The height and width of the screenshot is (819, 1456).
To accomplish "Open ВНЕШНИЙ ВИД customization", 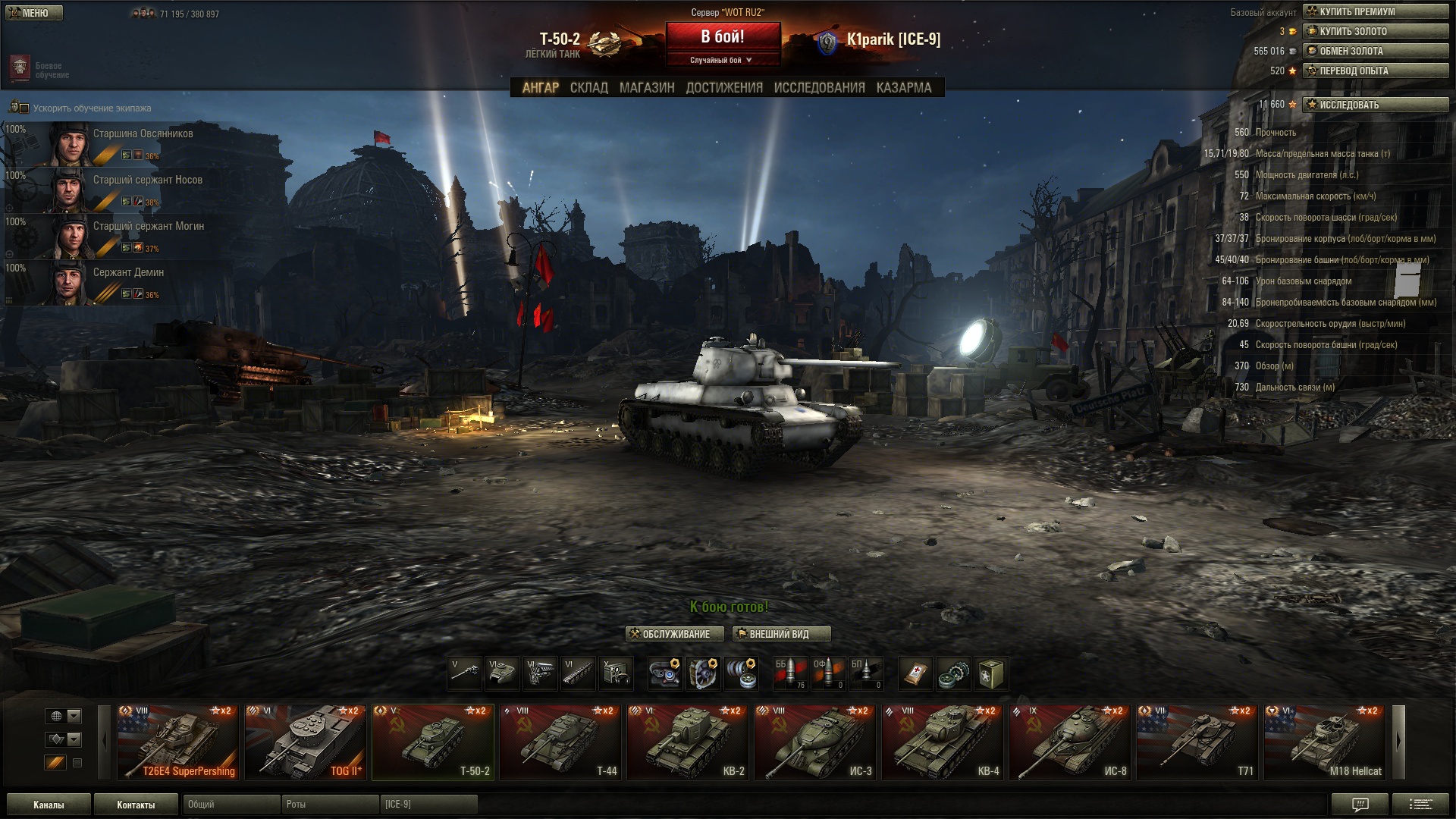I will click(781, 634).
